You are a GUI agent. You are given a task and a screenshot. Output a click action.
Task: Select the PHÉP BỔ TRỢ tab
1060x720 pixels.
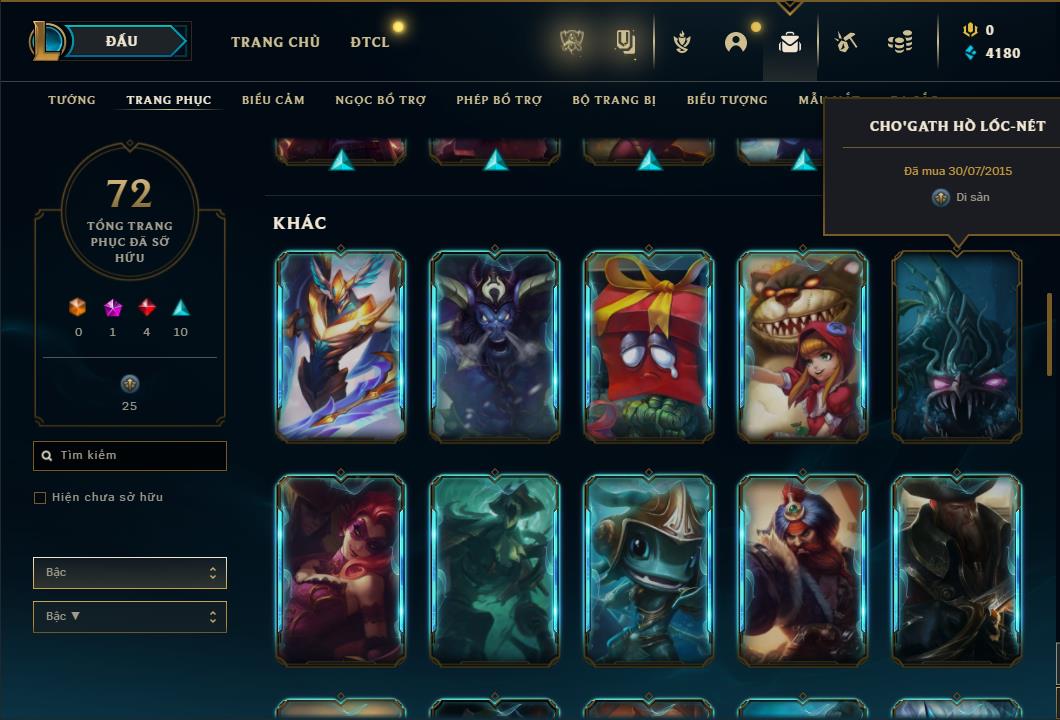(x=499, y=100)
